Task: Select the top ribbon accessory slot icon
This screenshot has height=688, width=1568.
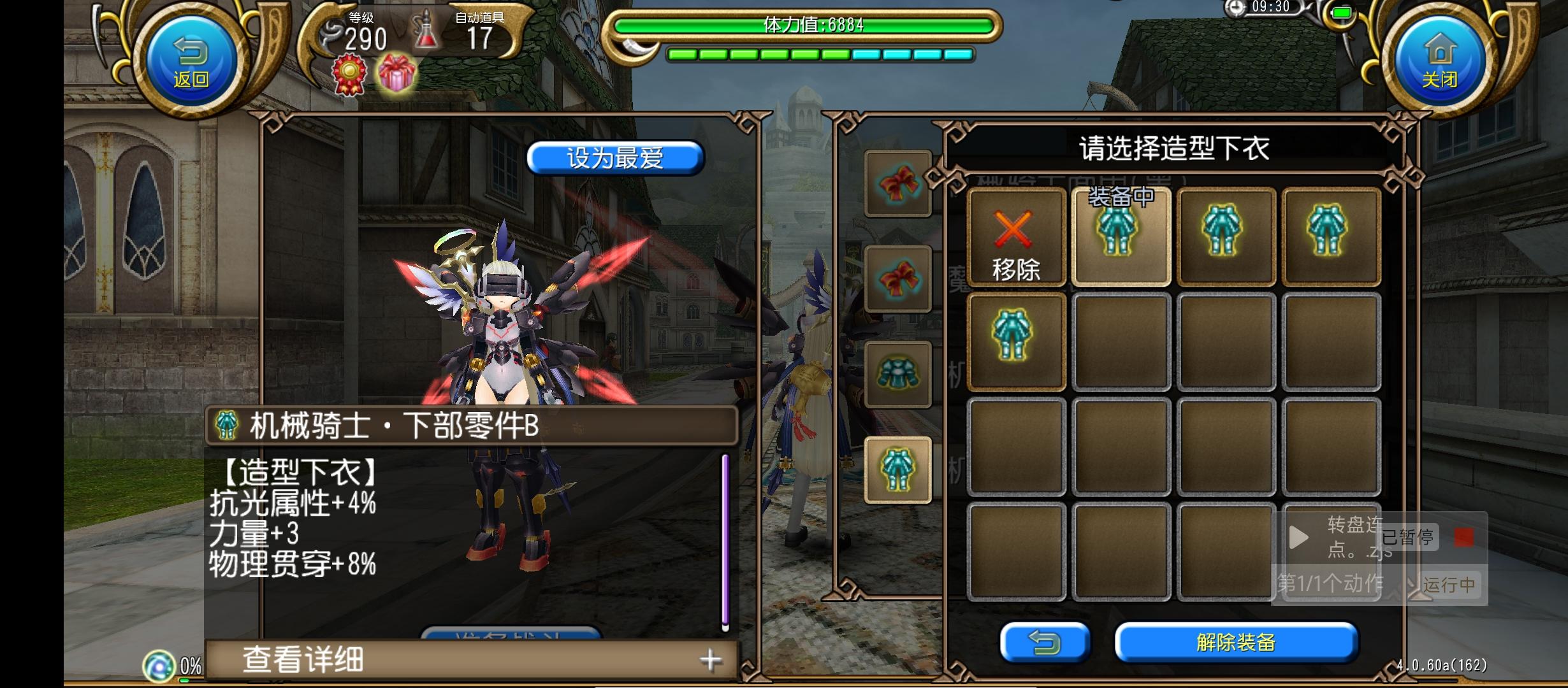Action: click(899, 185)
